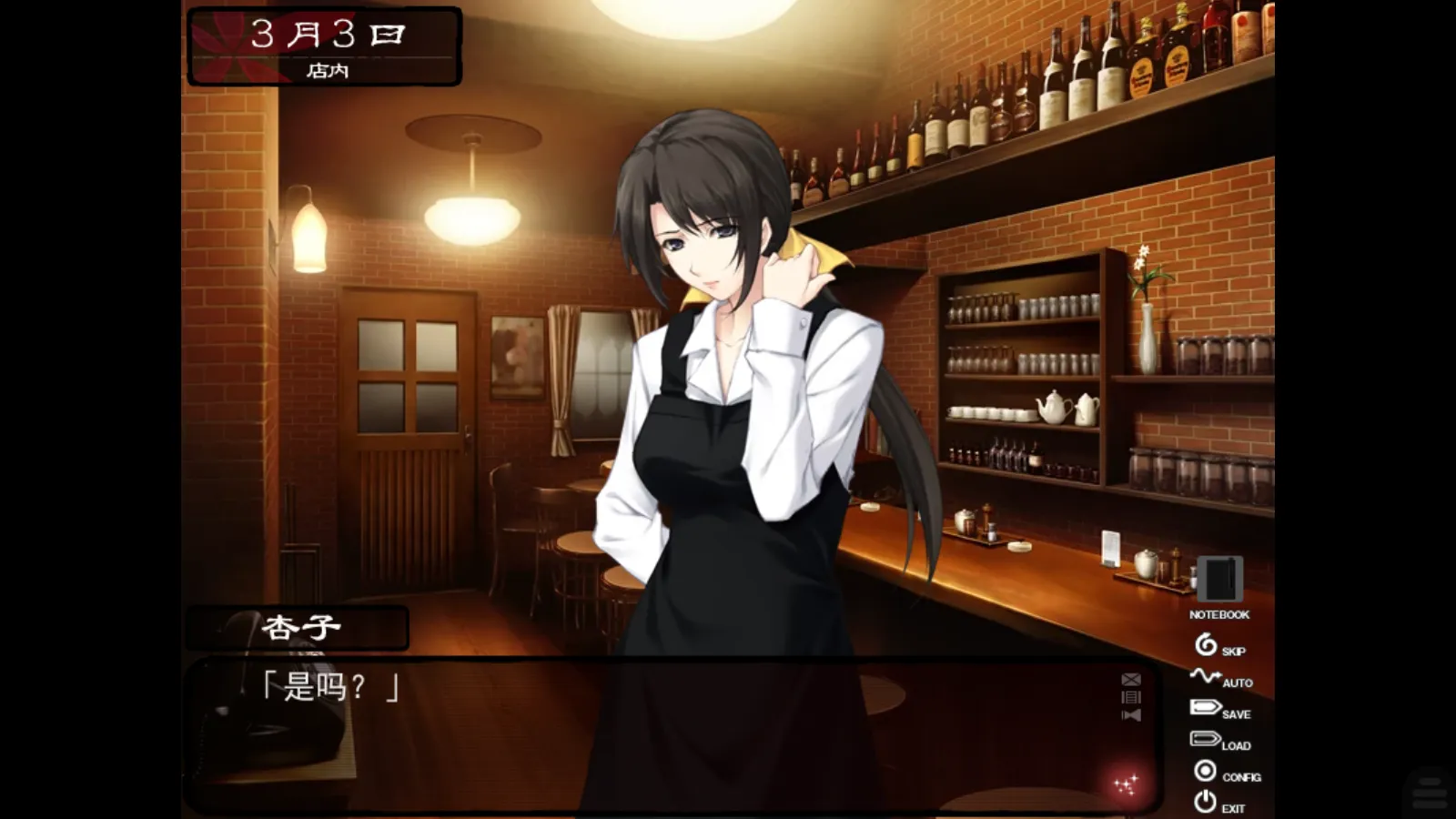The height and width of the screenshot is (819, 1456).
Task: Click the dialogue box to advance text
Action: [637, 728]
